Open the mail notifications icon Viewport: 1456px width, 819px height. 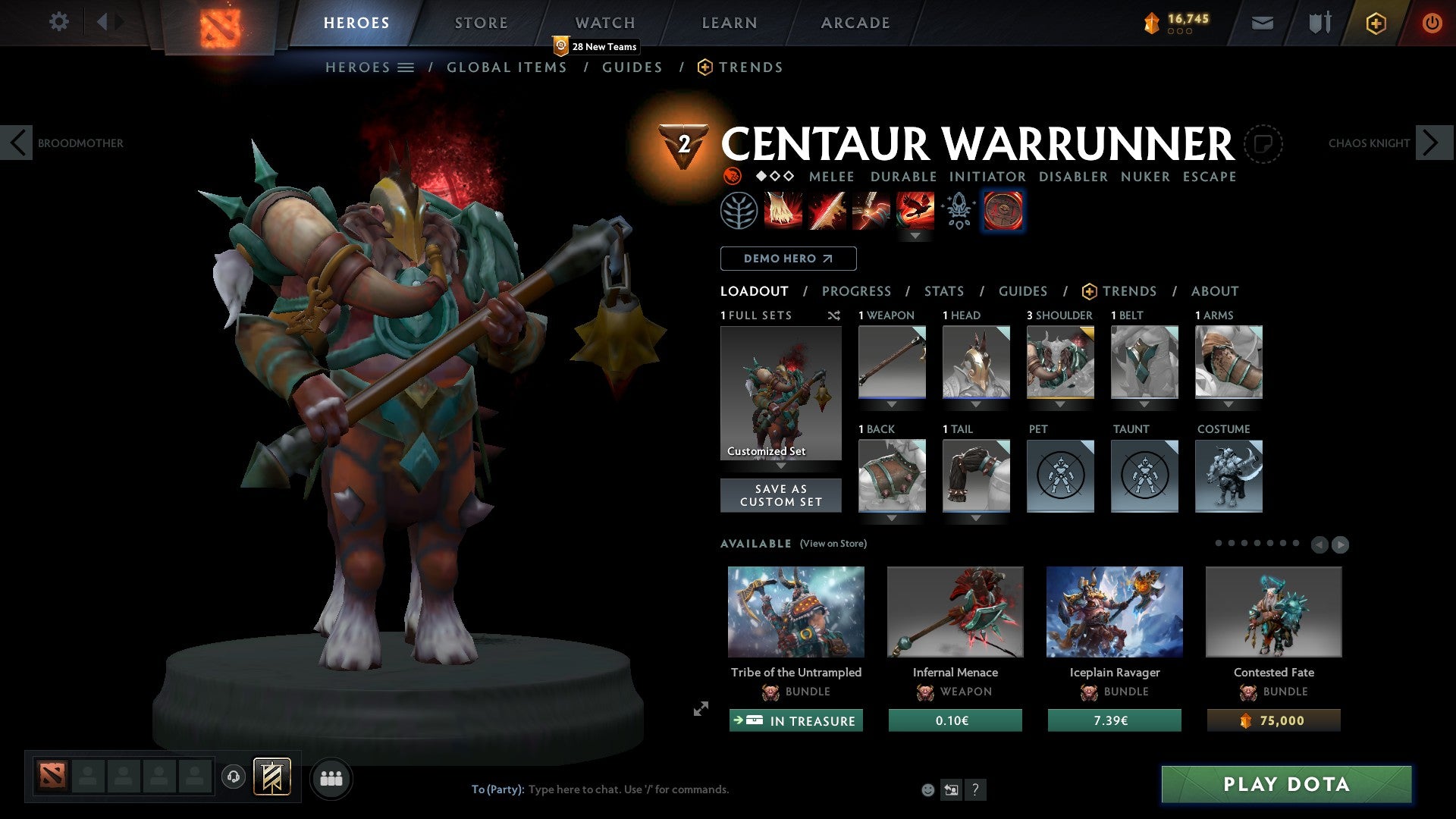point(1263,23)
